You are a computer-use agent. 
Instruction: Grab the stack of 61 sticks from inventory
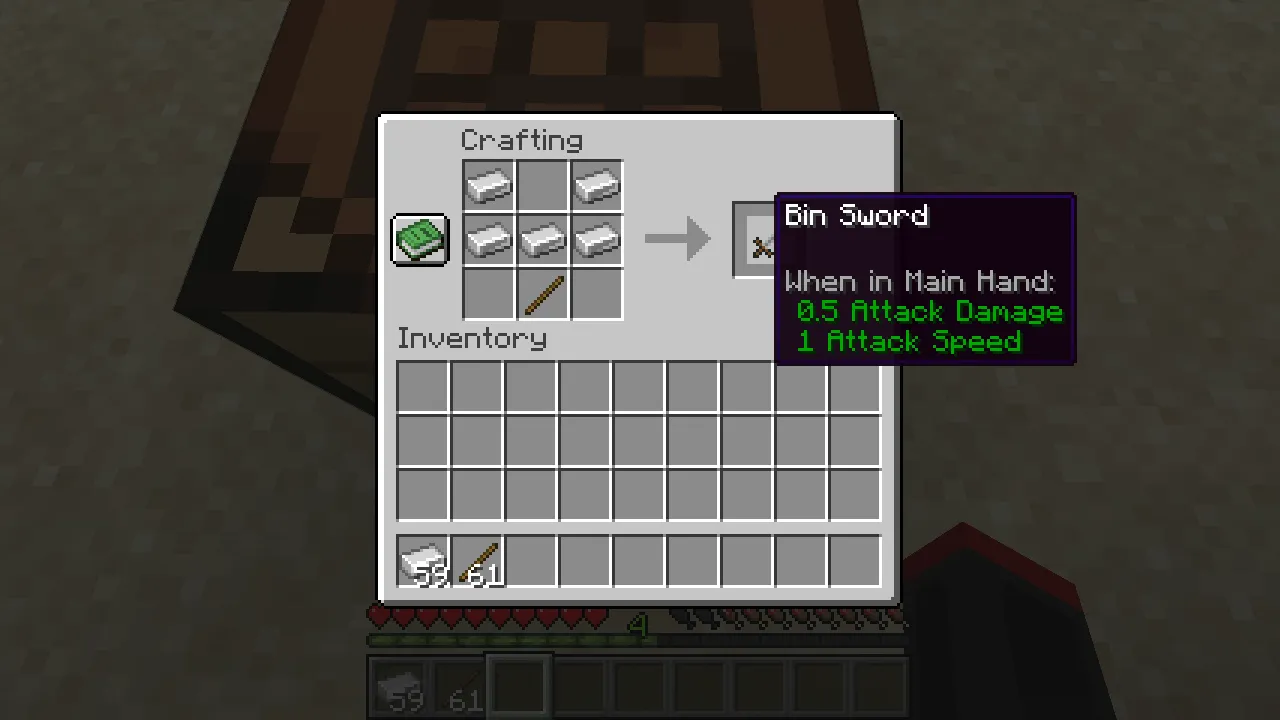click(476, 562)
